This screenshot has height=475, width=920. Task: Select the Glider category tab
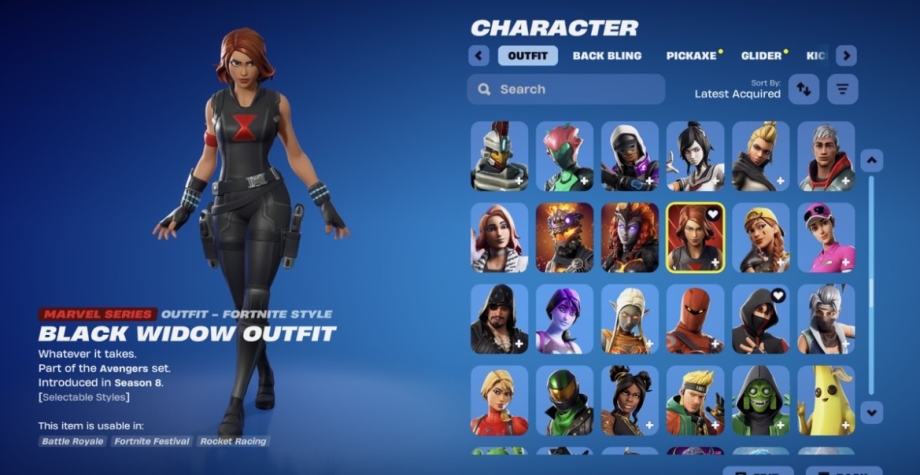tap(762, 56)
